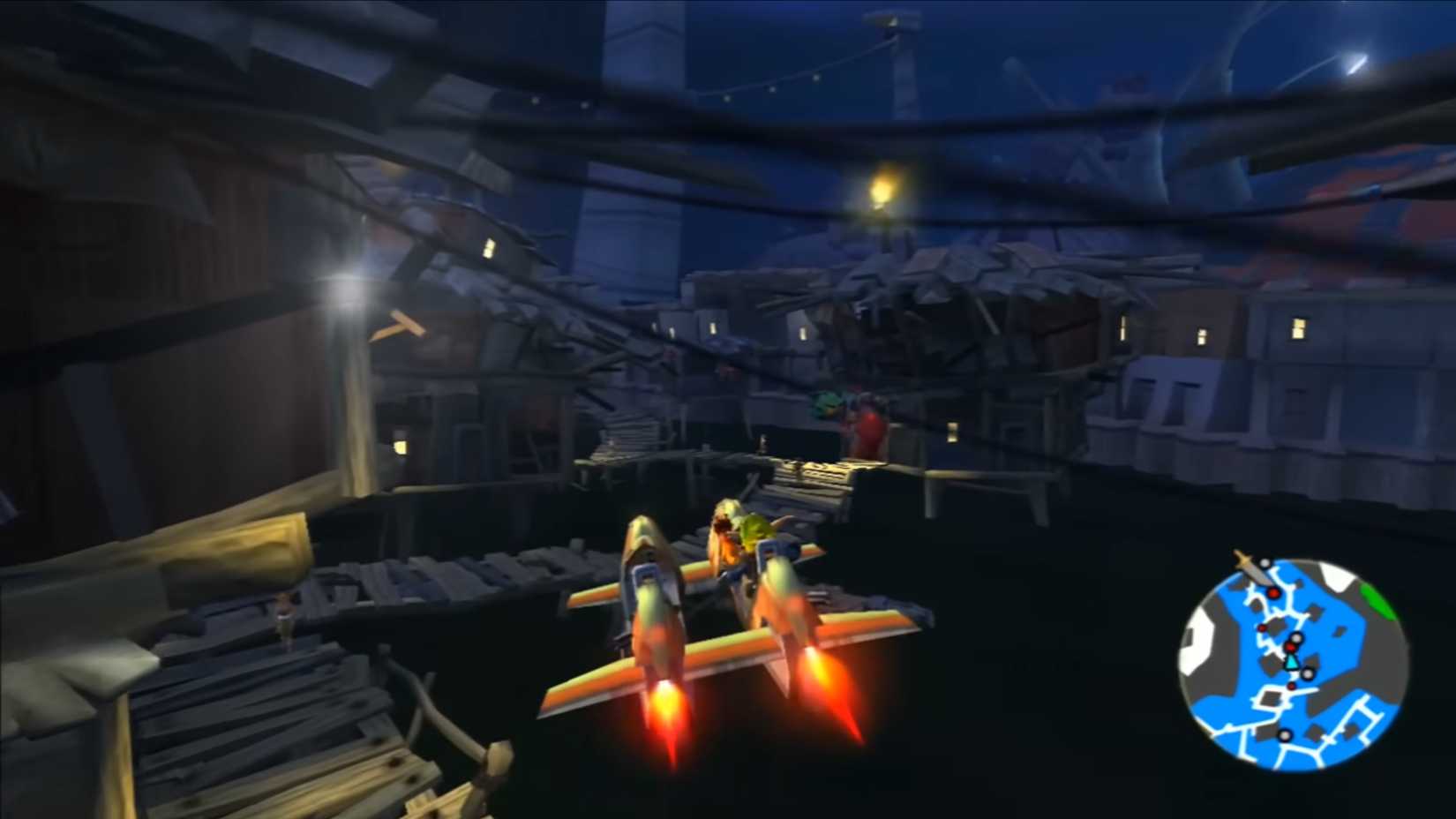Click the dagger mission icon atop the minimap
The image size is (1456, 819).
click(1250, 569)
